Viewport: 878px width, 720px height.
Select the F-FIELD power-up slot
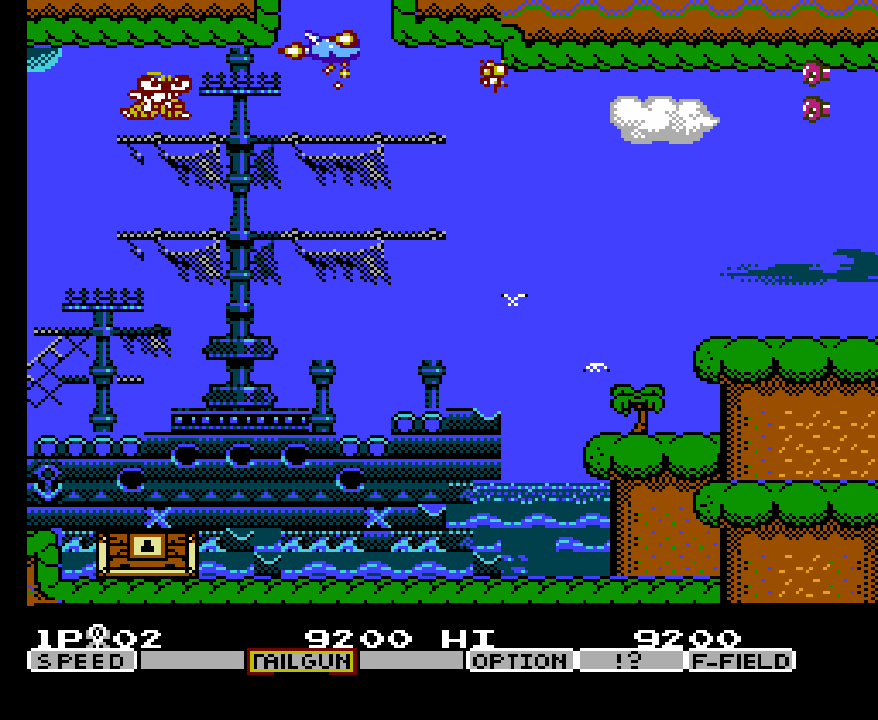point(741,661)
